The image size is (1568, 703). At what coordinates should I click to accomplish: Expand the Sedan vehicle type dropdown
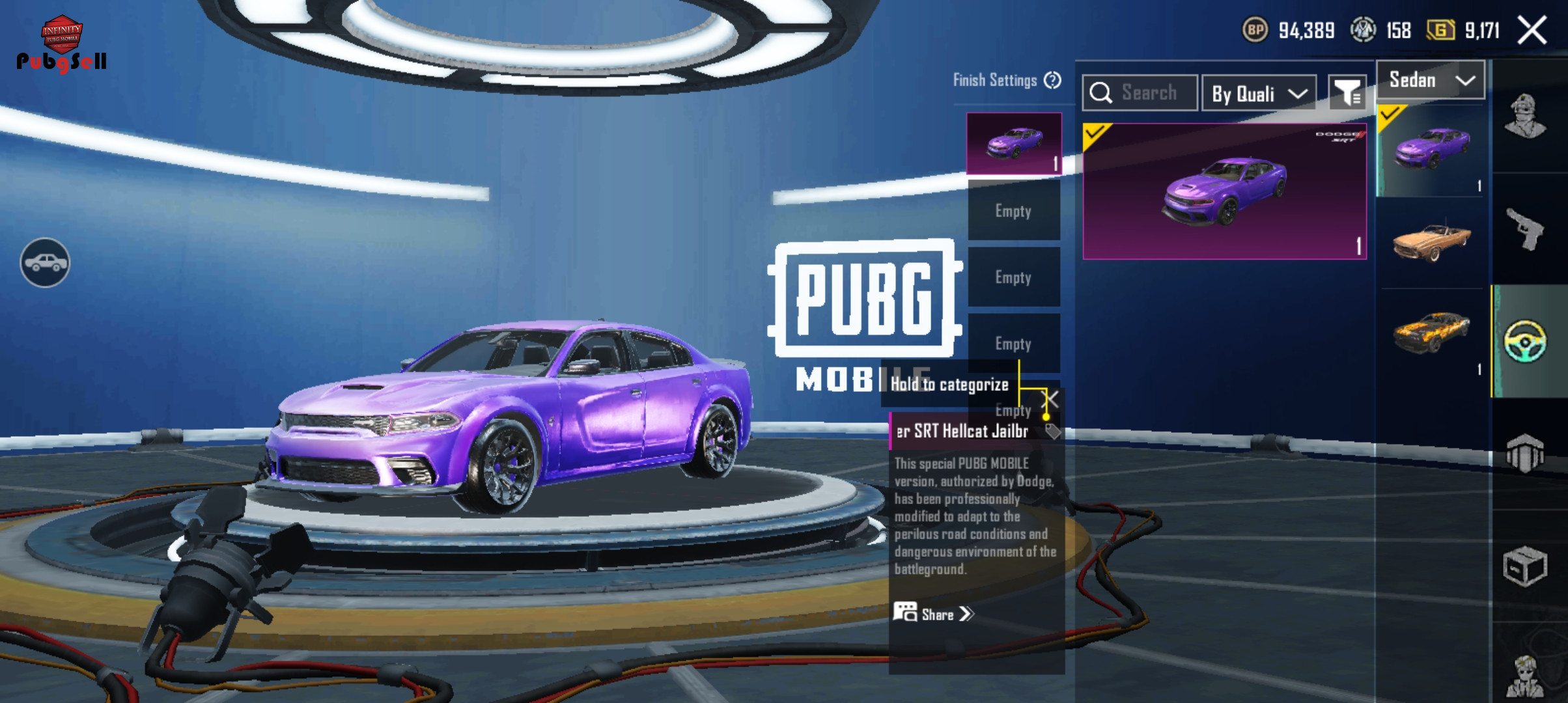coord(1431,80)
